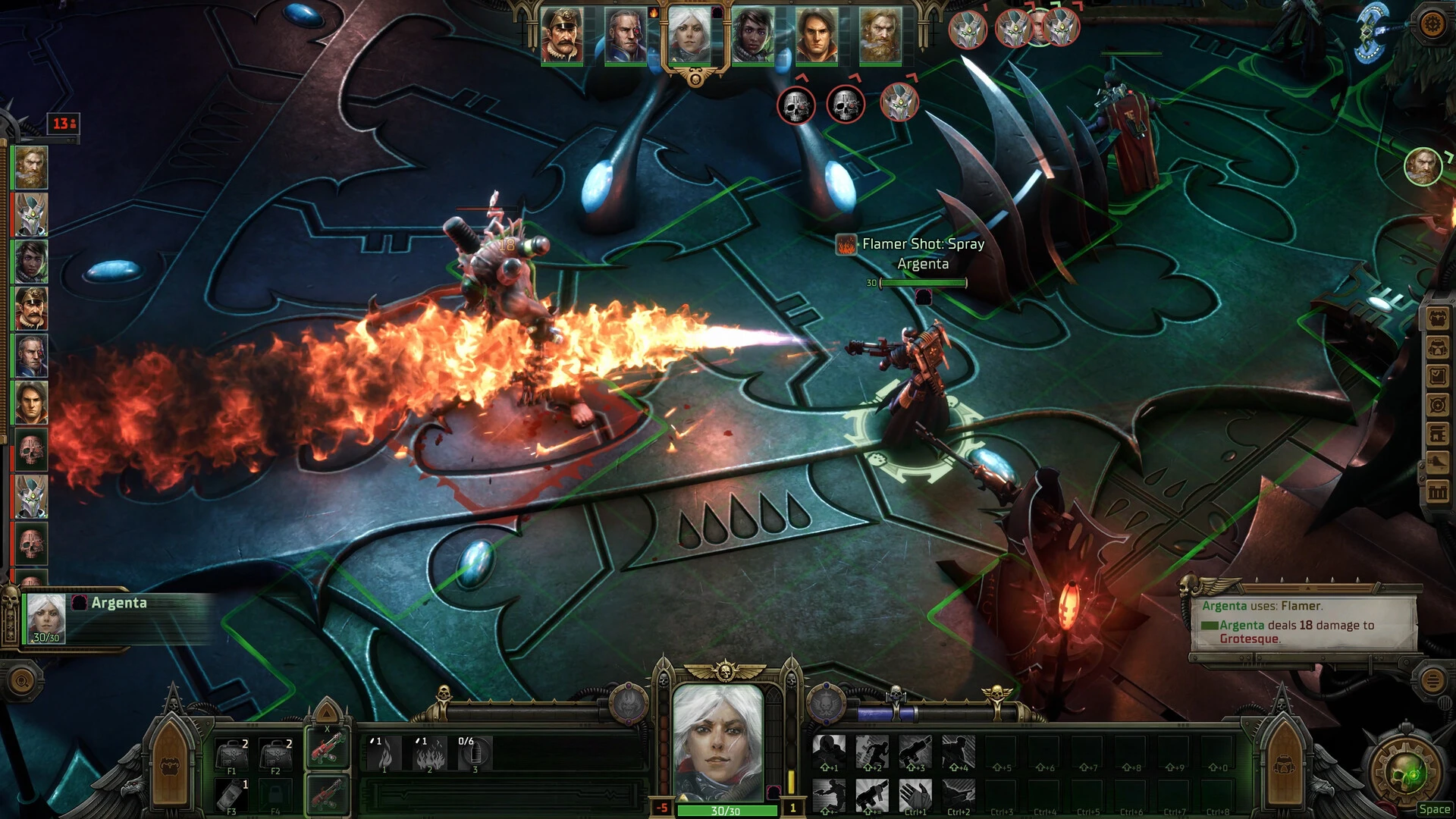The width and height of the screenshot is (1456, 819).
Task: Open the map icon on the right sidebar
Action: (x=1437, y=405)
